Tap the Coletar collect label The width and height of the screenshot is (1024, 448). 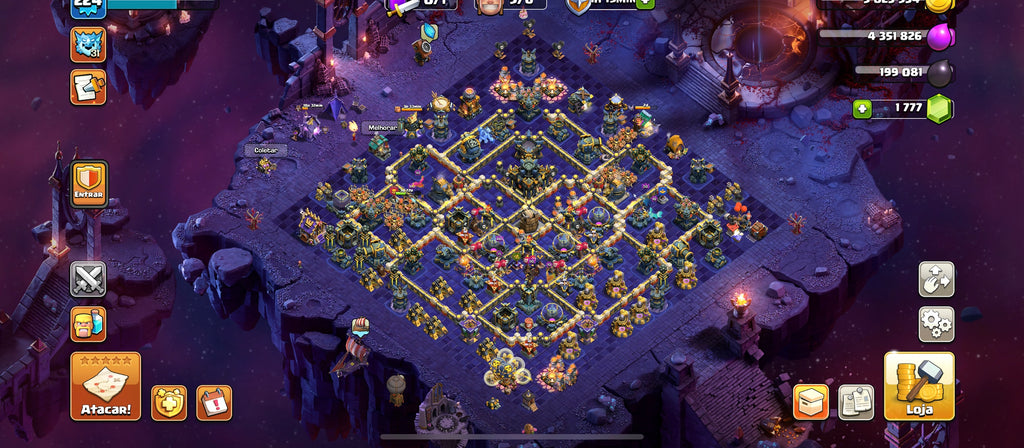pos(265,150)
